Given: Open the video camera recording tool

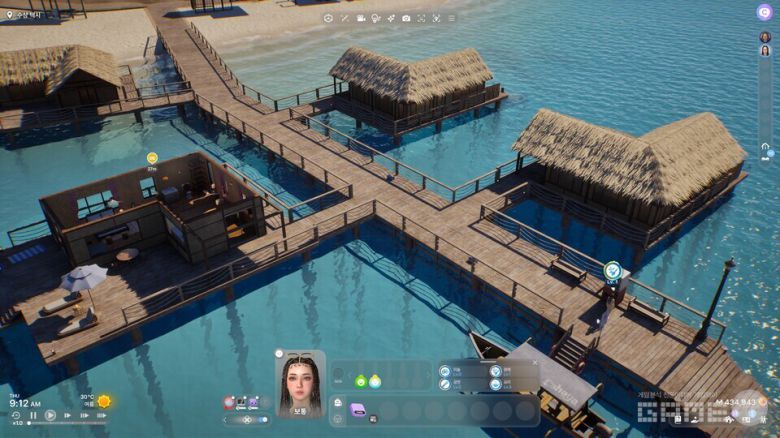Looking at the screenshot, I should click(x=360, y=18).
